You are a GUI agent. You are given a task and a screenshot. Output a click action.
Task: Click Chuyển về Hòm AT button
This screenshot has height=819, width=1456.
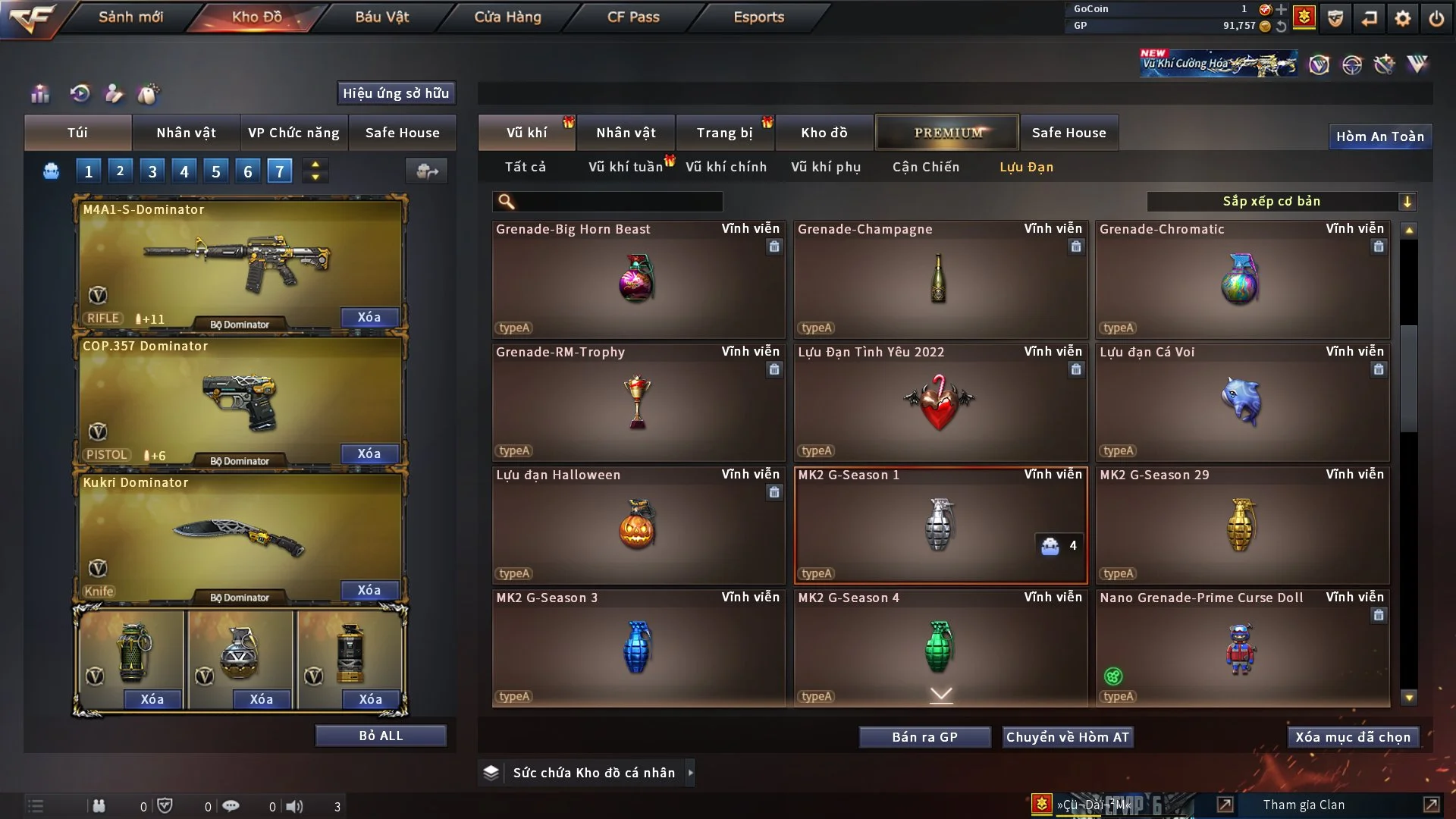(x=1067, y=737)
